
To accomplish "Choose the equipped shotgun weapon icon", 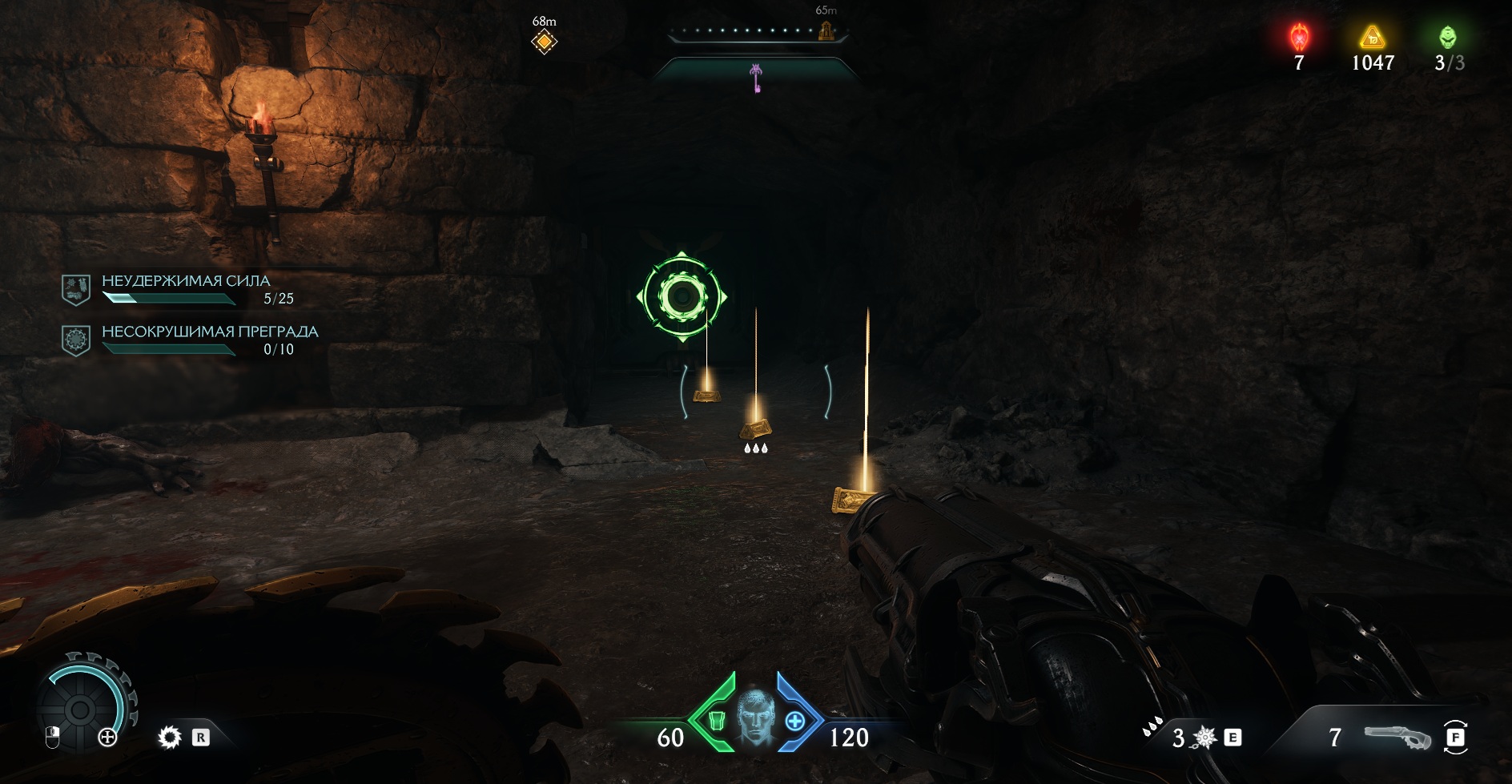I will 1397,738.
